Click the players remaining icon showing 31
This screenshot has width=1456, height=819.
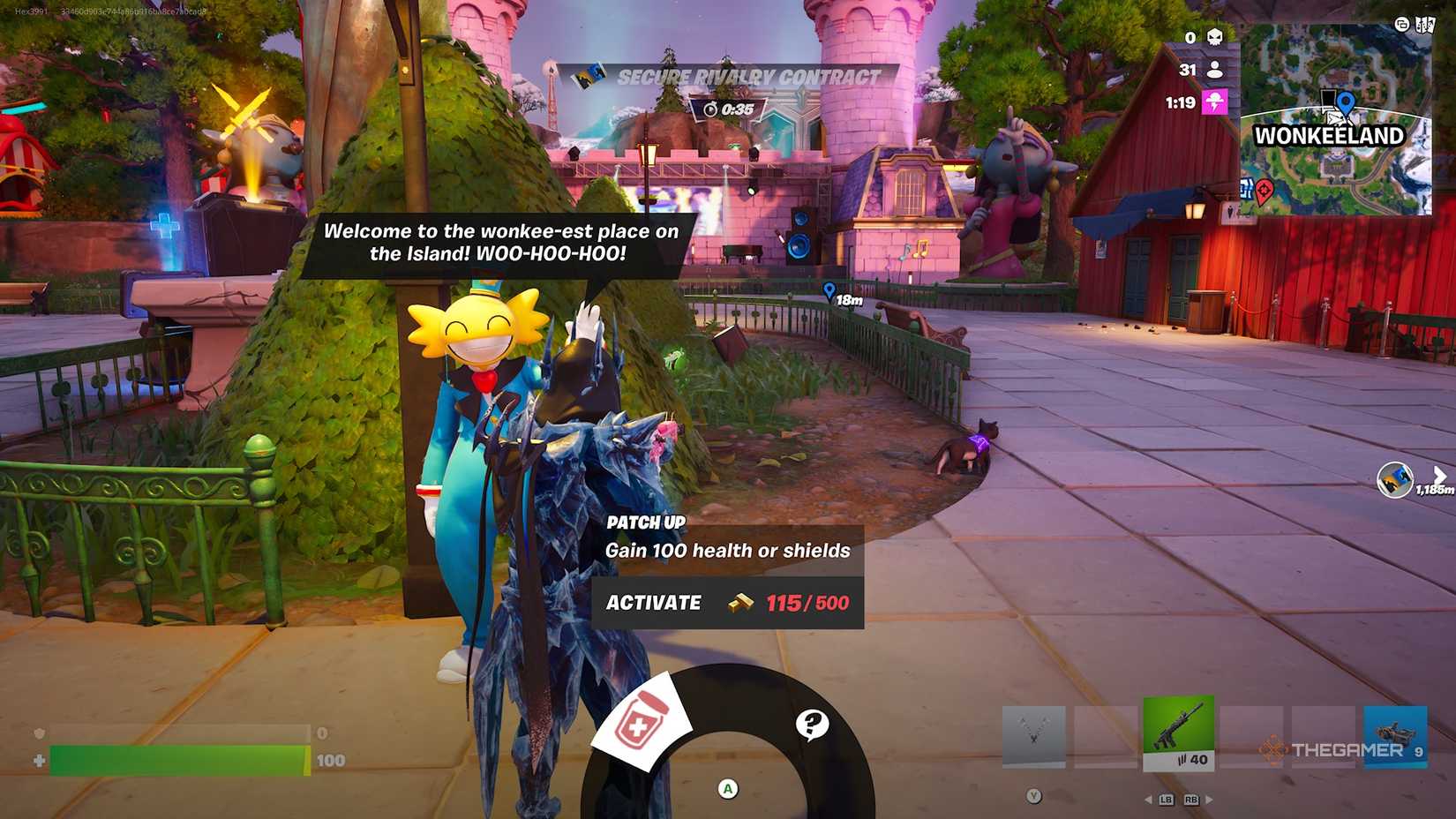[x=1216, y=71]
